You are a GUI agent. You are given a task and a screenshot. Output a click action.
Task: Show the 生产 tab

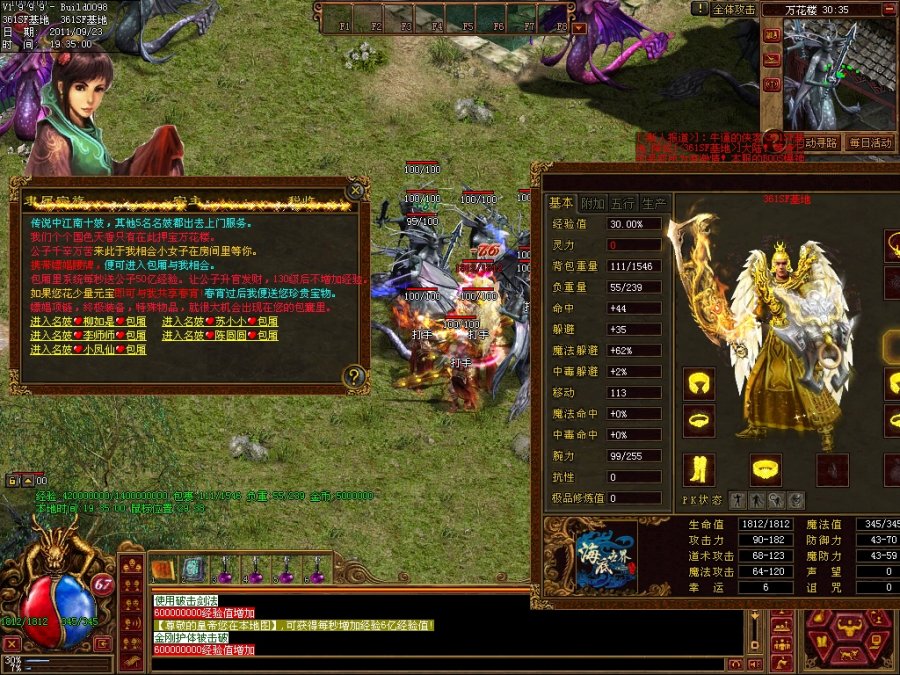click(x=654, y=204)
